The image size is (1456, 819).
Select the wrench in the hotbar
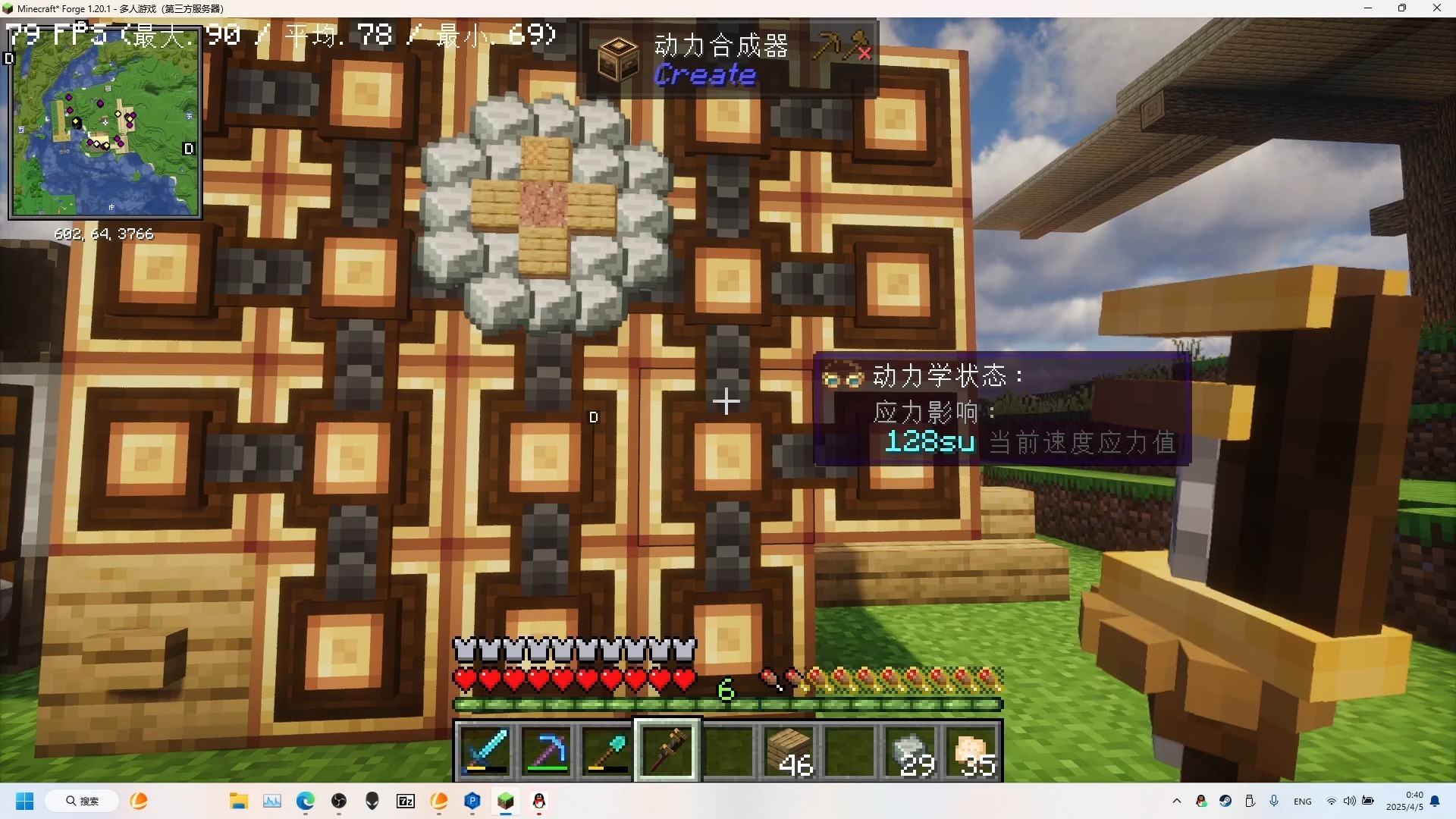[x=667, y=751]
